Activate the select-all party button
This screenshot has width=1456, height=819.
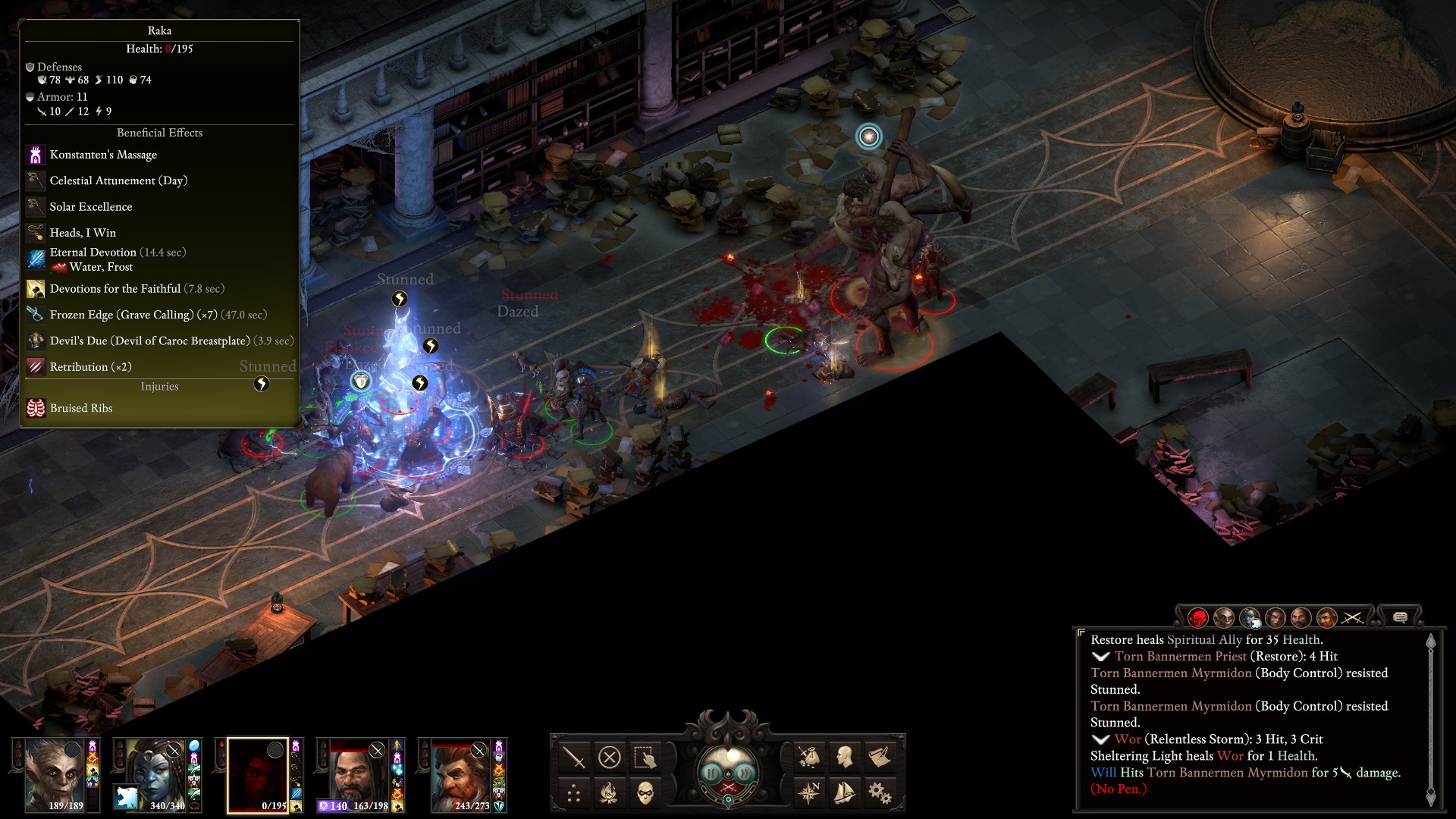pyautogui.click(x=645, y=757)
